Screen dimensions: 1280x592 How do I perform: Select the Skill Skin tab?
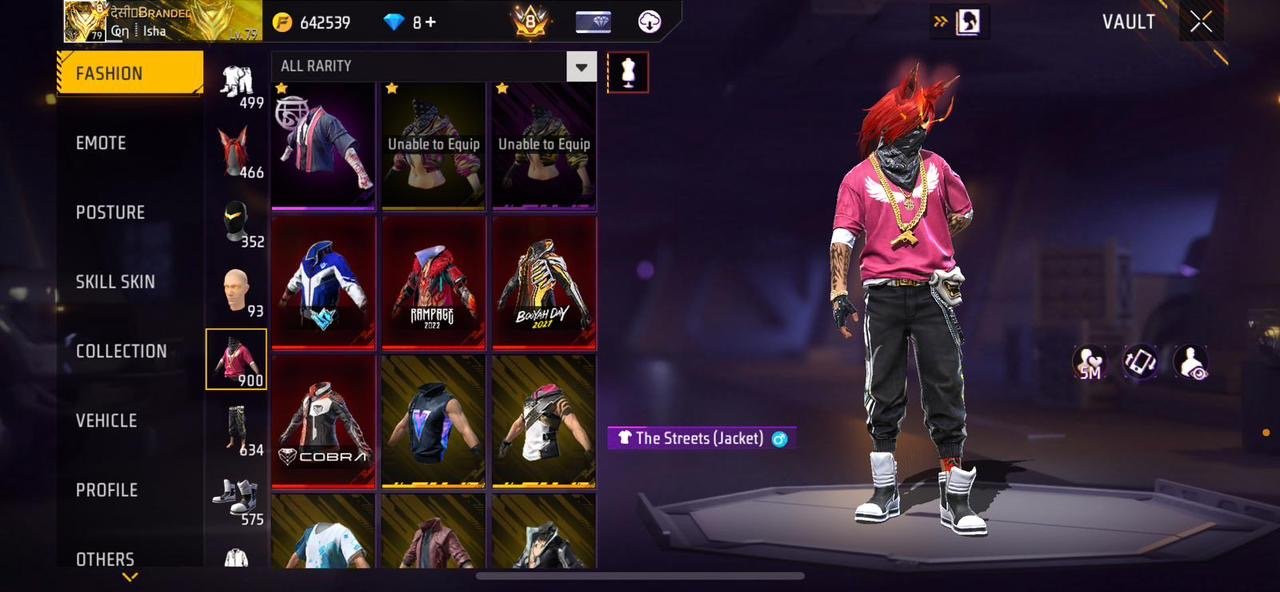(x=115, y=282)
